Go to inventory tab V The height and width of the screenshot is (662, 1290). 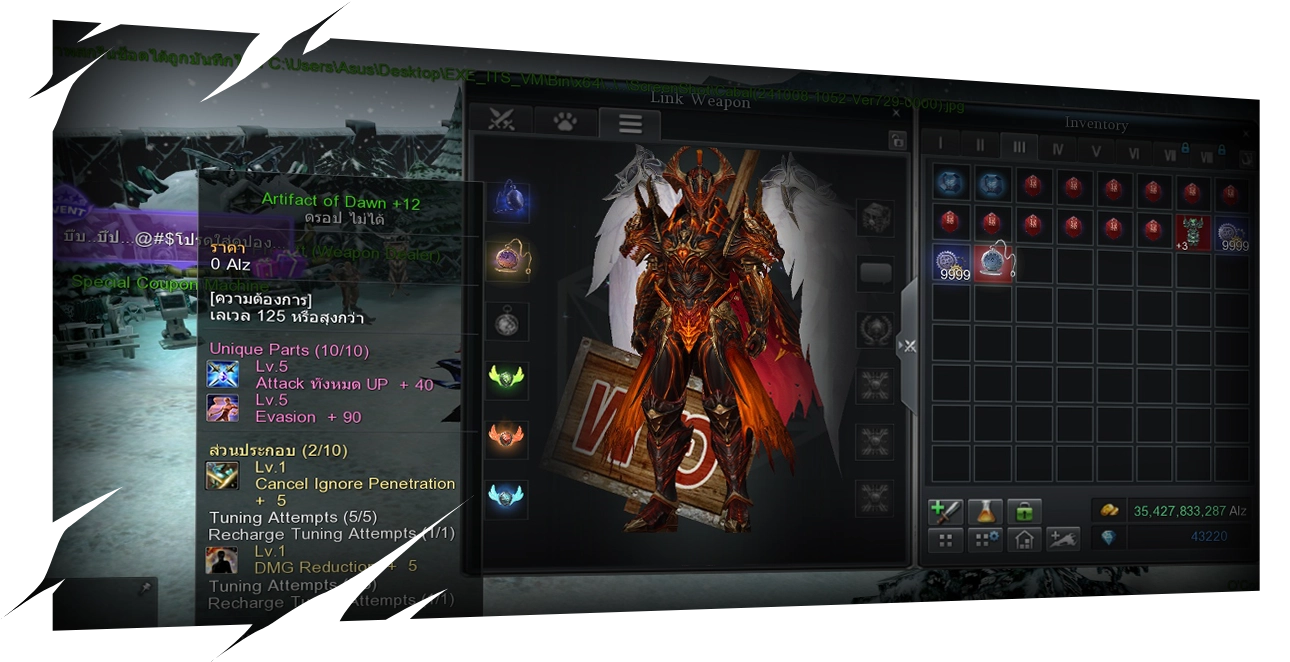[1096, 149]
